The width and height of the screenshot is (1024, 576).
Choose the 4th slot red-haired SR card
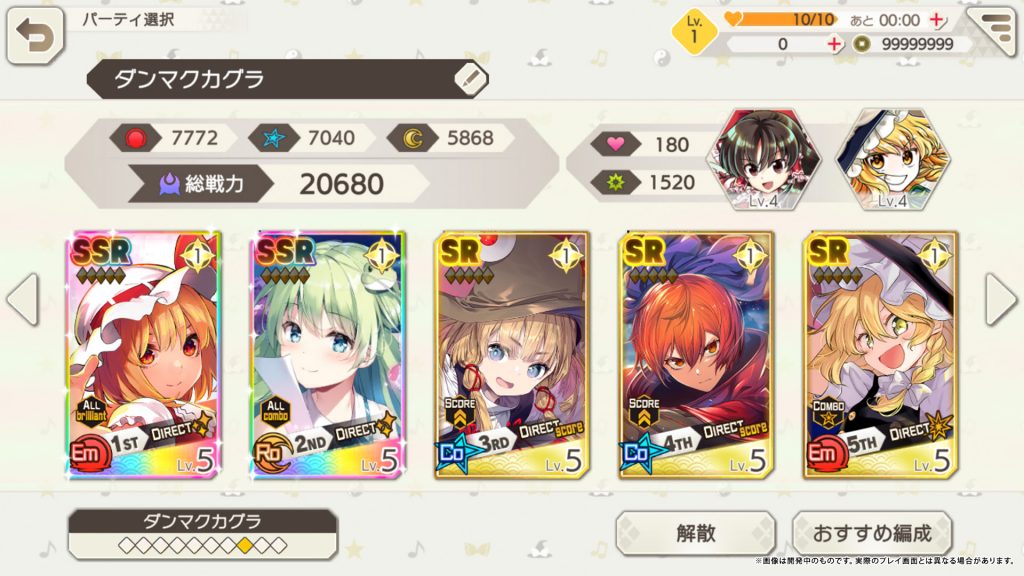pos(696,355)
